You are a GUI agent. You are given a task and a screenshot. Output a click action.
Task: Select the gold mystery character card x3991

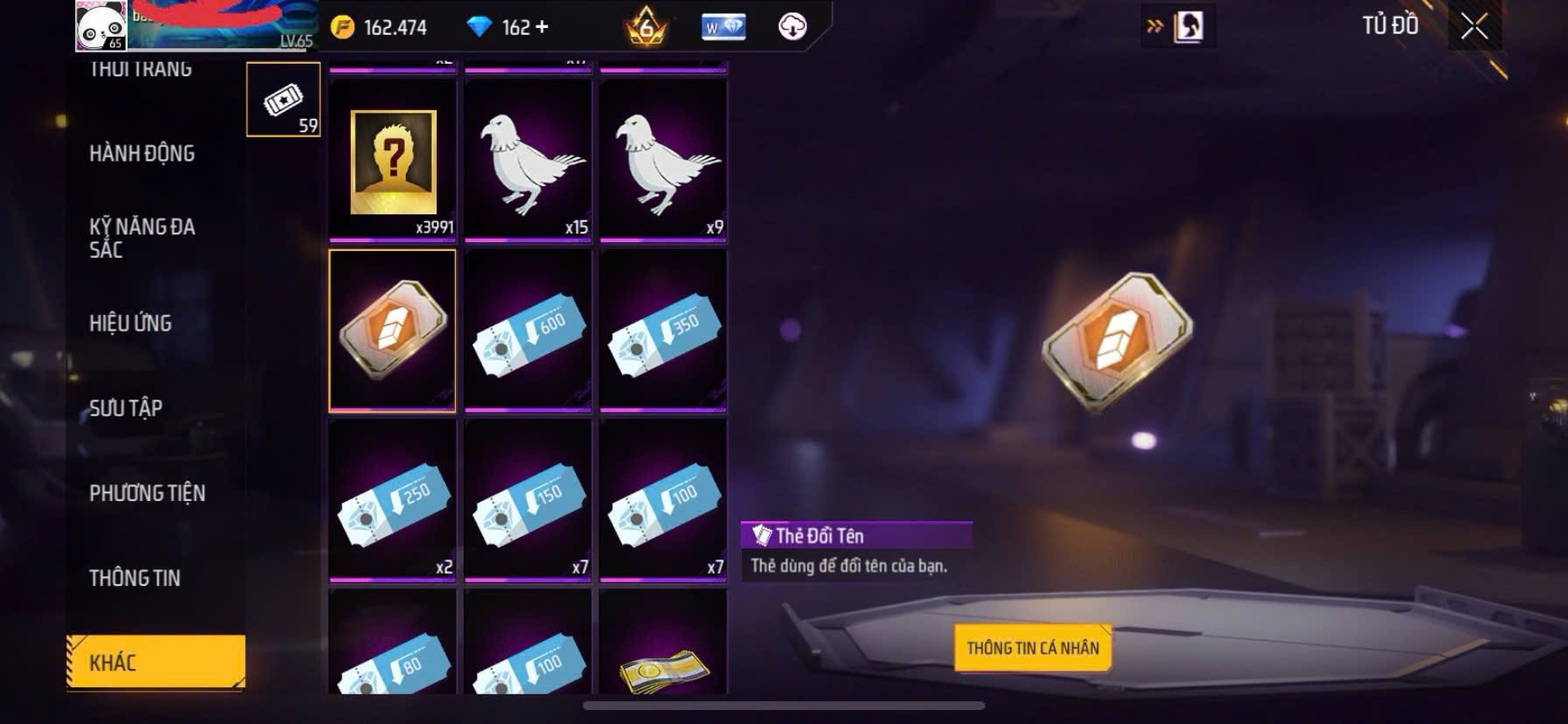[393, 159]
